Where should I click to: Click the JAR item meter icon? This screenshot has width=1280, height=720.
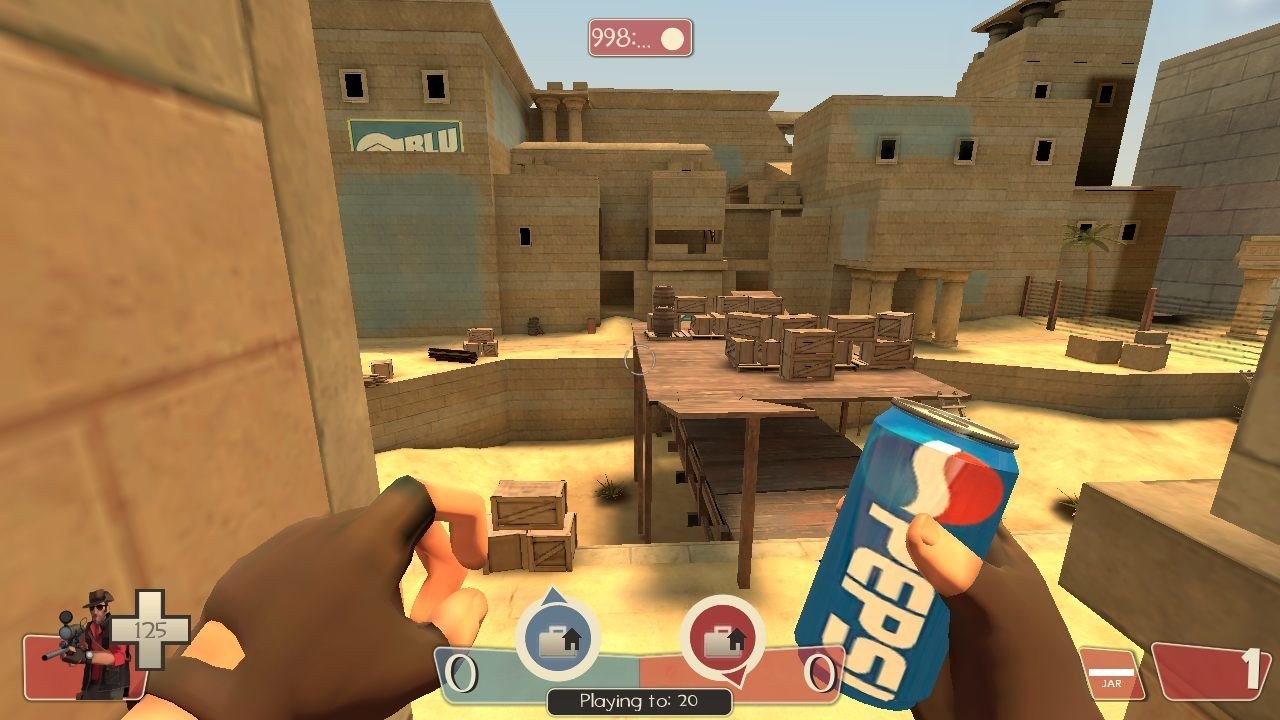1111,673
